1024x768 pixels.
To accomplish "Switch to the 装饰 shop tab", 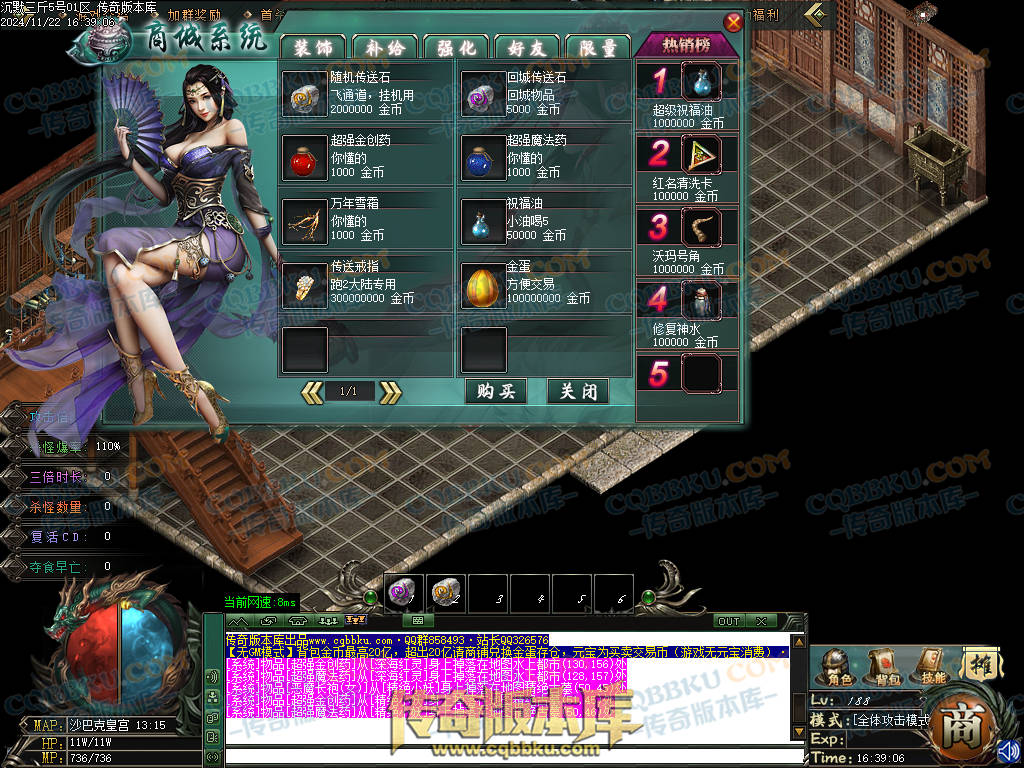I will [313, 47].
